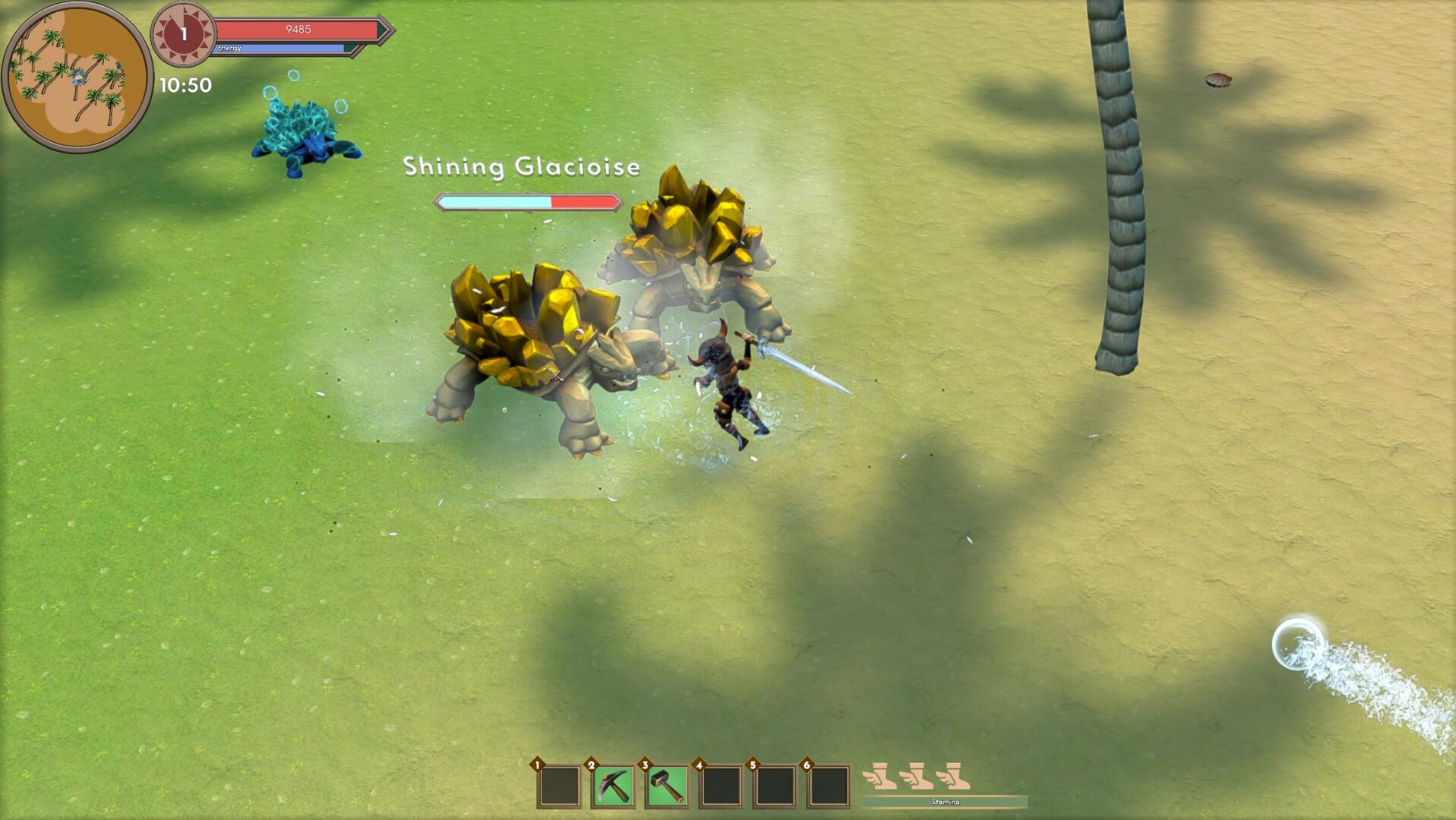Click the player character on the minimap
Image resolution: width=1456 pixels, height=820 pixels.
pos(78,76)
